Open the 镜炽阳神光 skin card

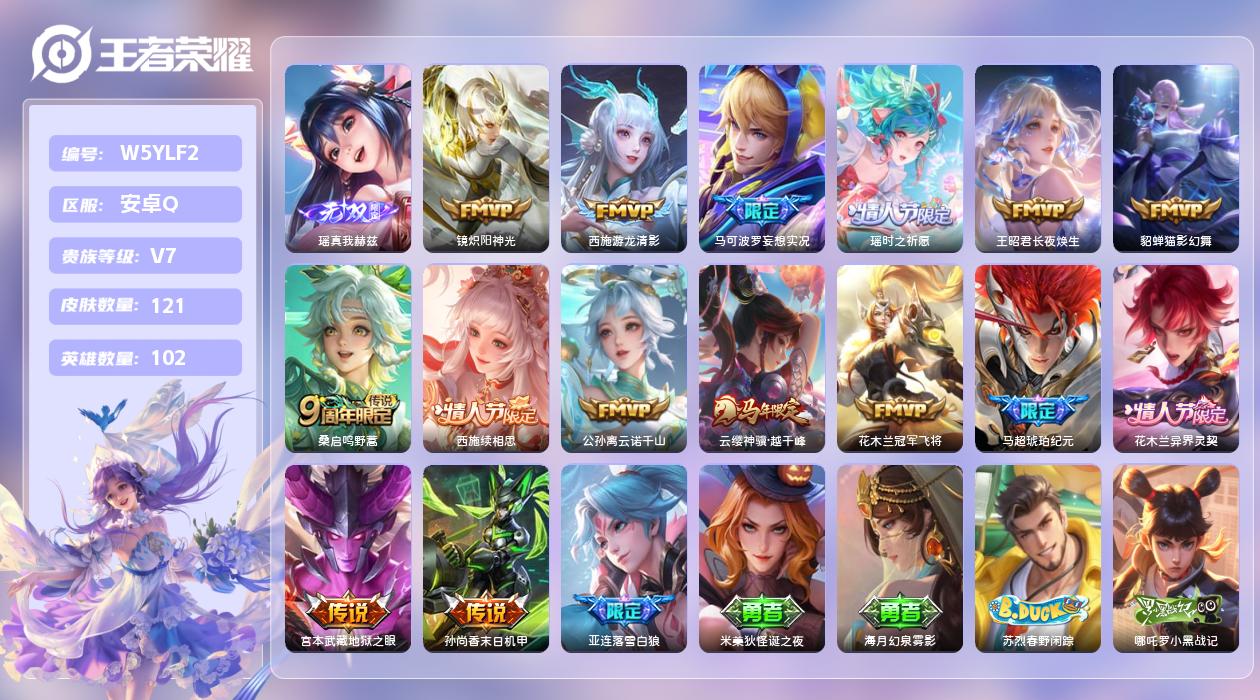[x=486, y=158]
